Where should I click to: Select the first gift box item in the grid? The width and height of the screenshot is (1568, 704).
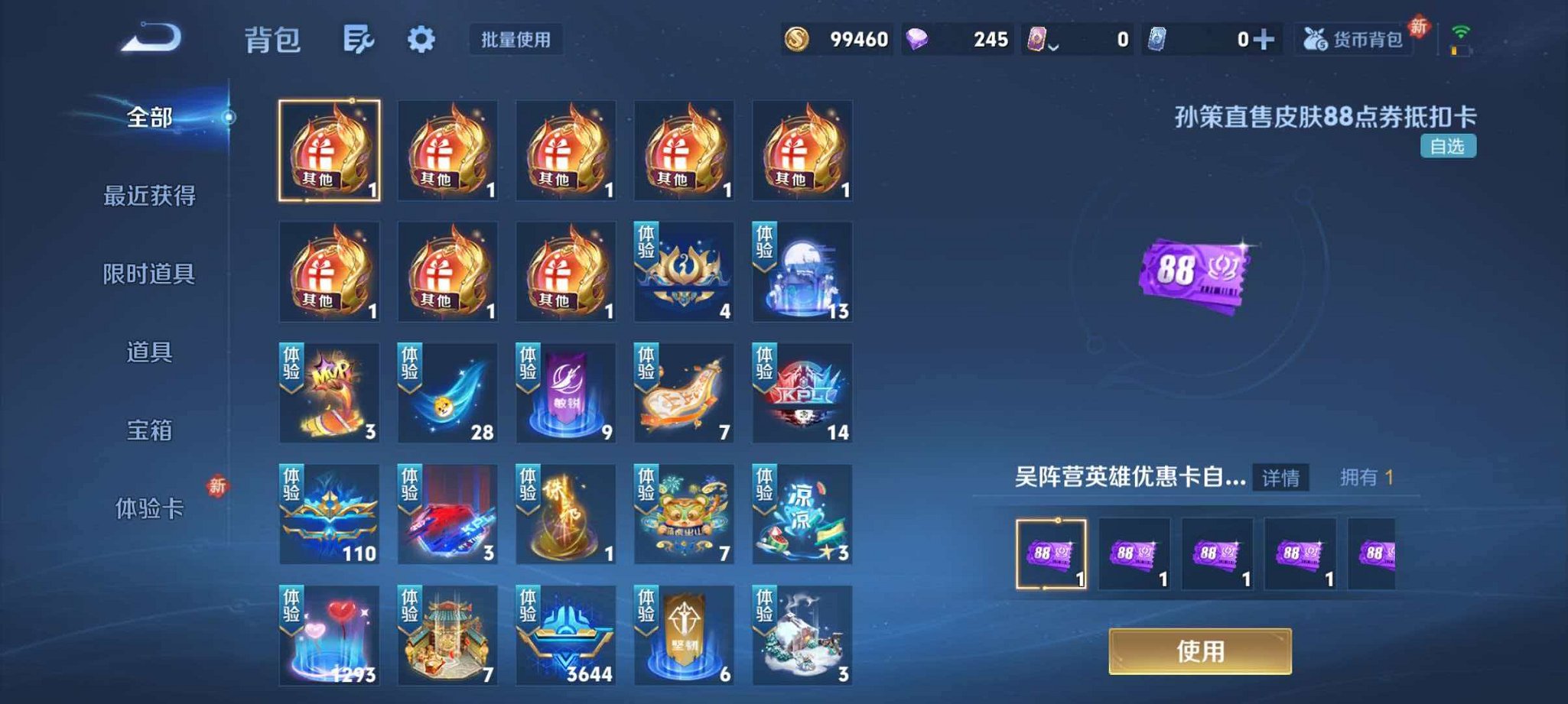click(329, 151)
